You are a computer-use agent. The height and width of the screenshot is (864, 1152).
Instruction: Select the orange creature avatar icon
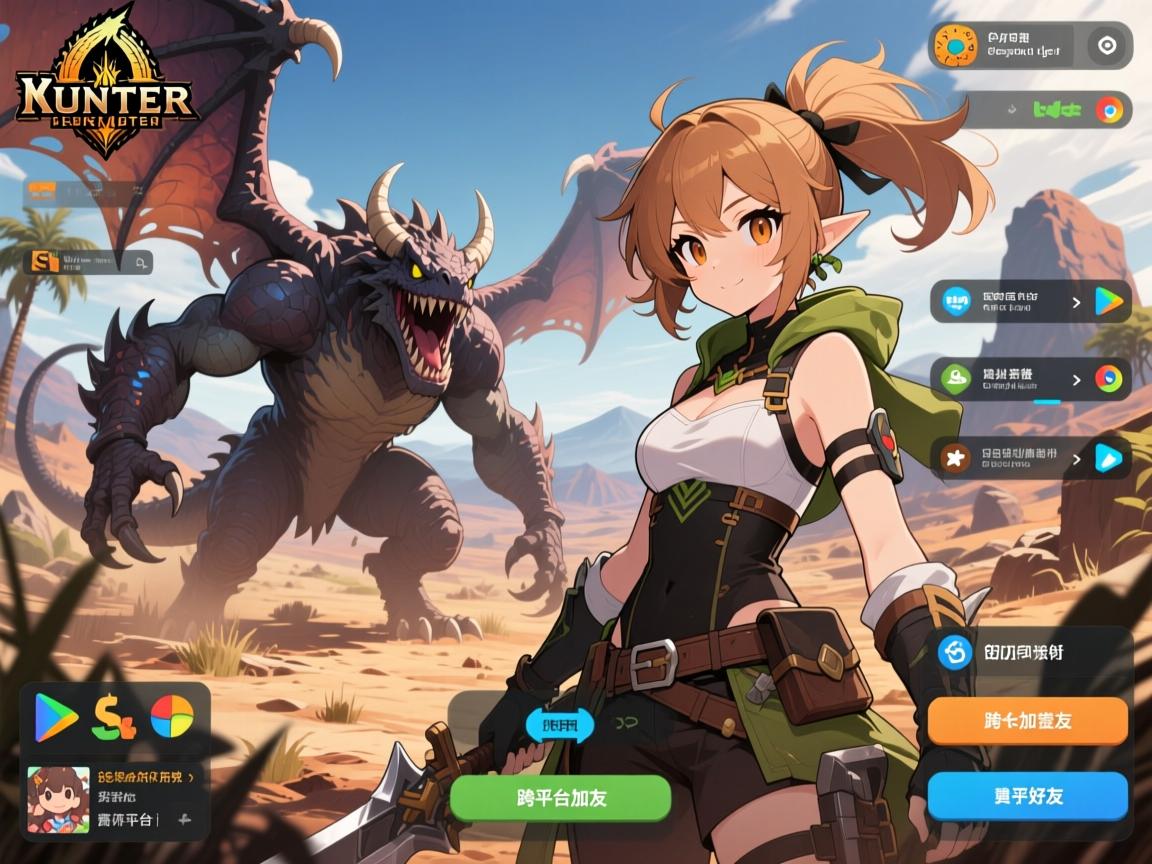click(x=957, y=46)
